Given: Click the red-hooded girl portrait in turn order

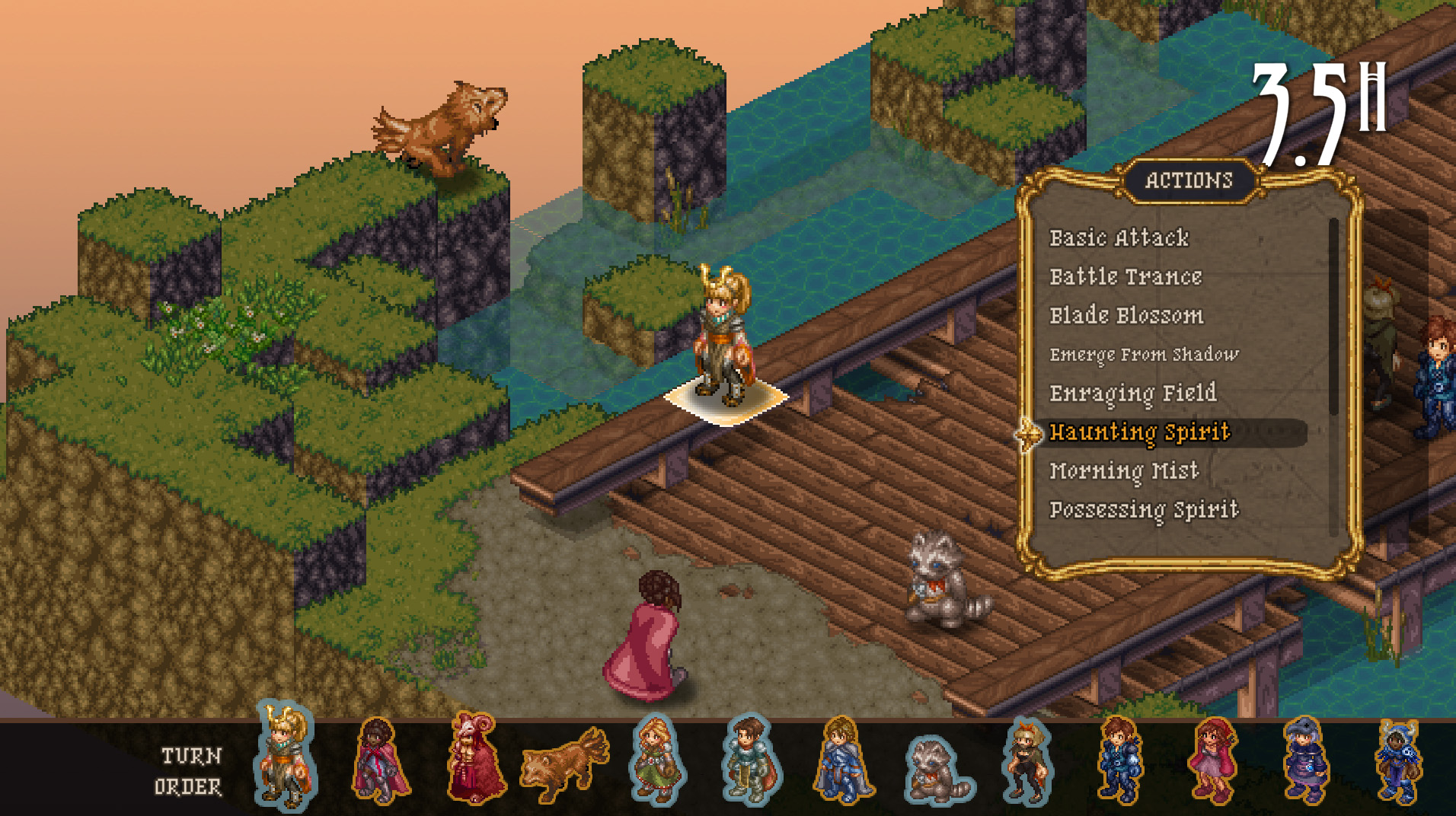Looking at the screenshot, I should [1214, 760].
